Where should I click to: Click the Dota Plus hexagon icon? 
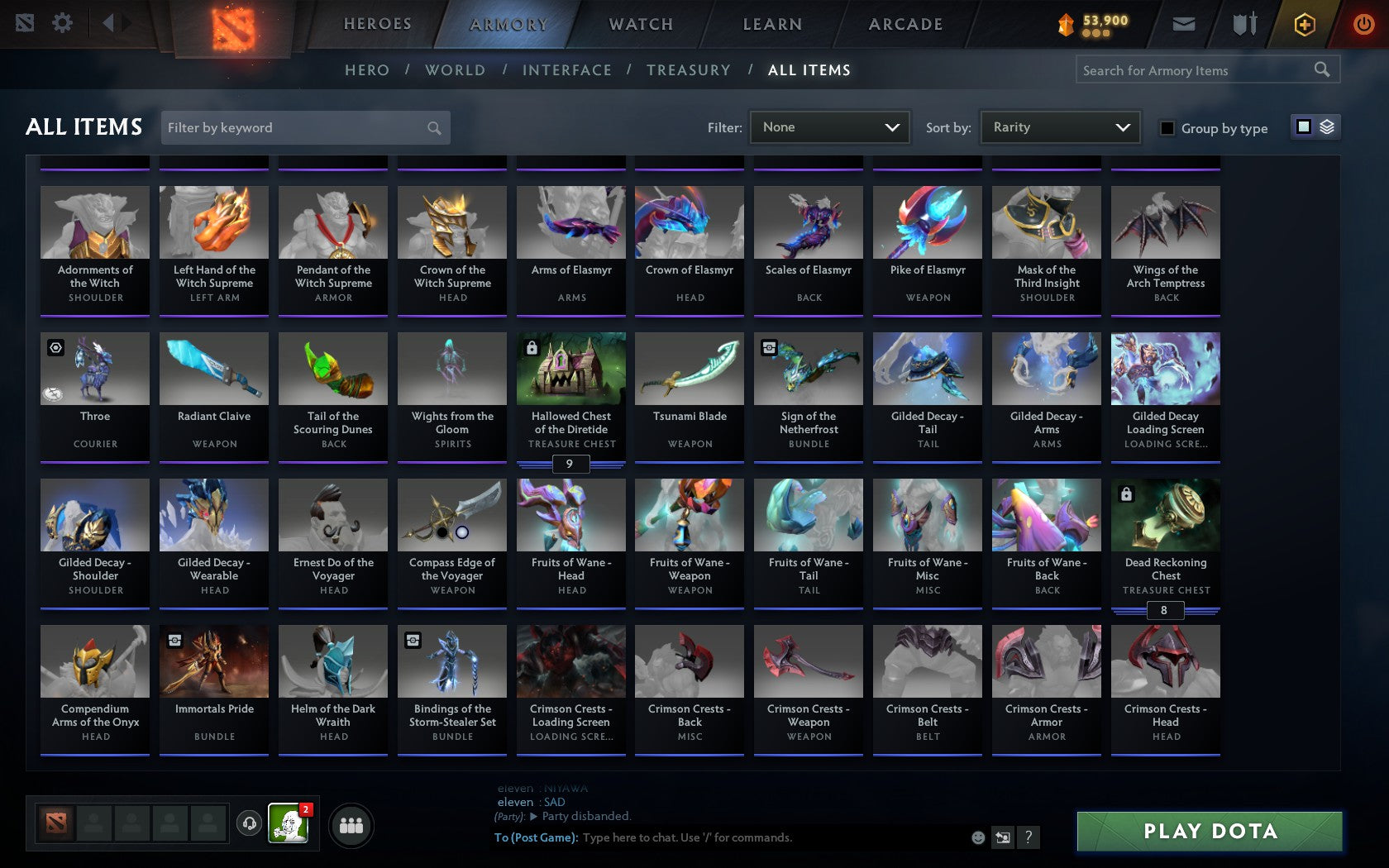(x=1305, y=25)
